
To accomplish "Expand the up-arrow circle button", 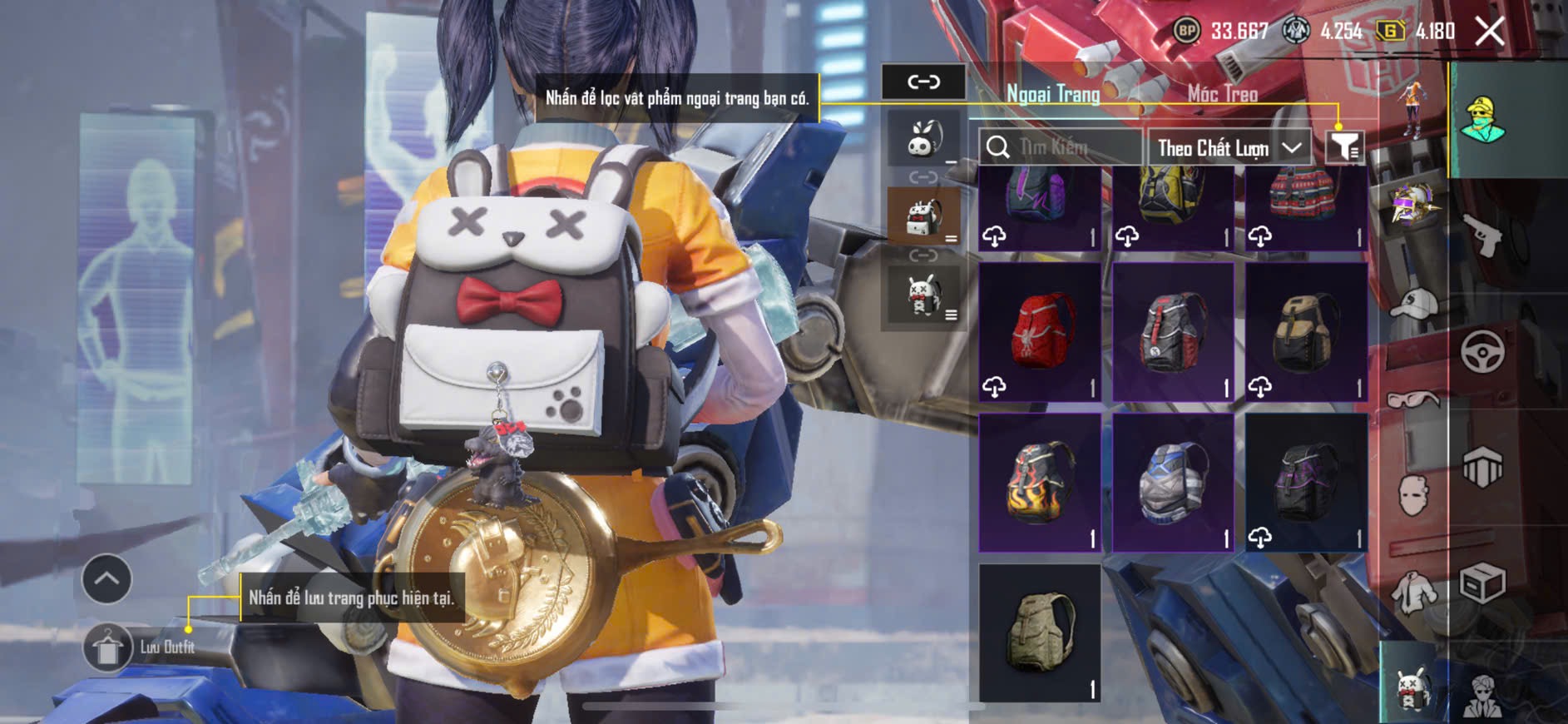I will pos(106,578).
